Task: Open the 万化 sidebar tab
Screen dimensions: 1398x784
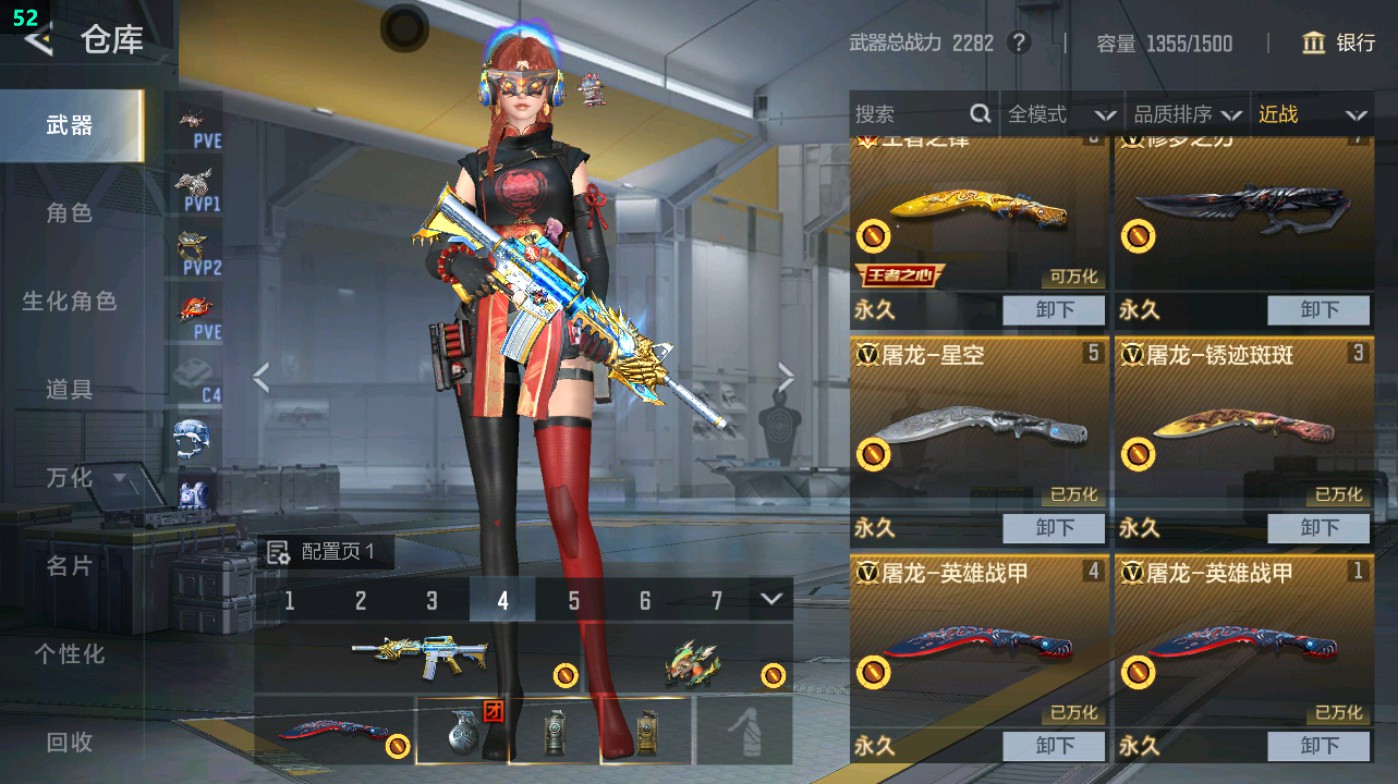Action: click(70, 480)
